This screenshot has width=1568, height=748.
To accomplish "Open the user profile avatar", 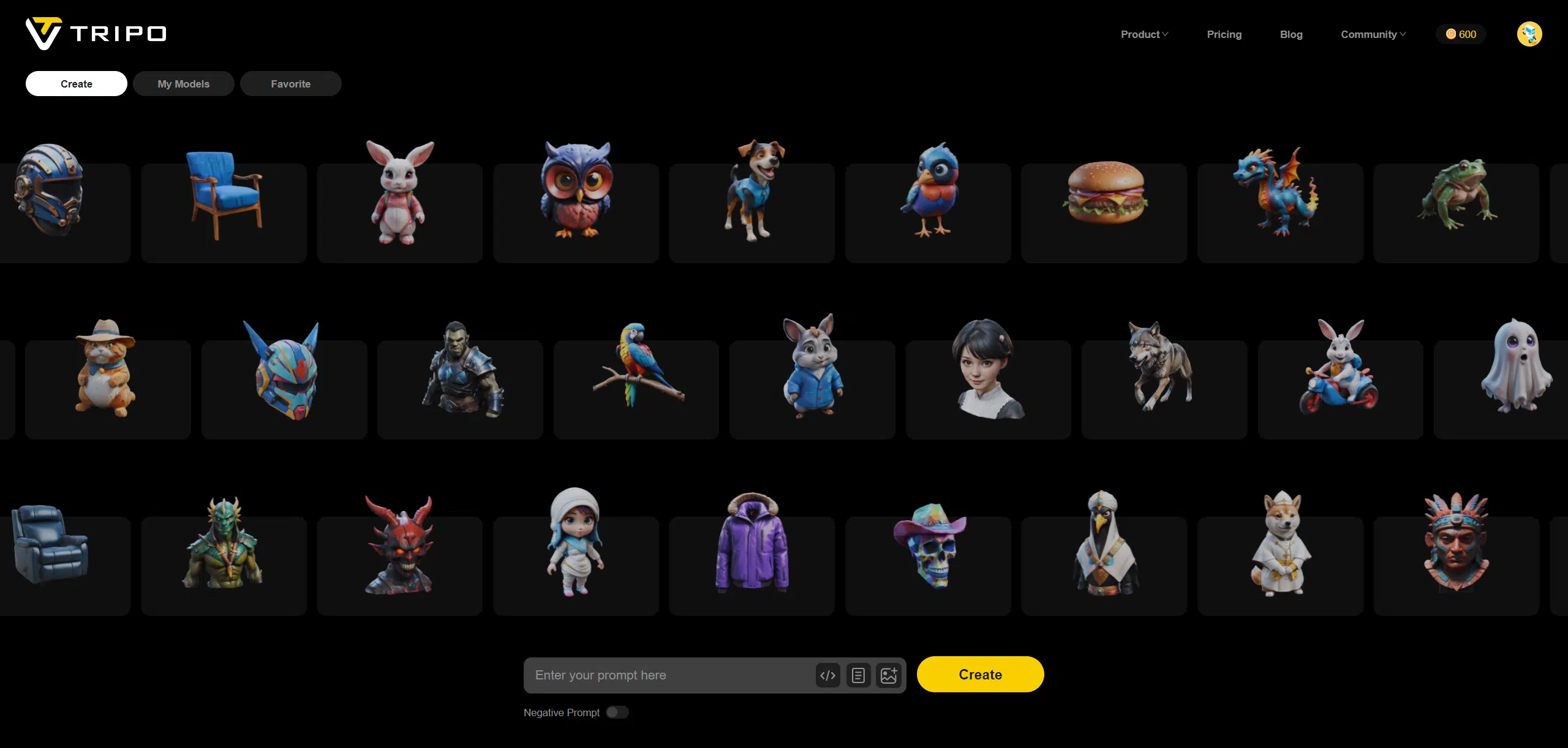I will [x=1529, y=34].
